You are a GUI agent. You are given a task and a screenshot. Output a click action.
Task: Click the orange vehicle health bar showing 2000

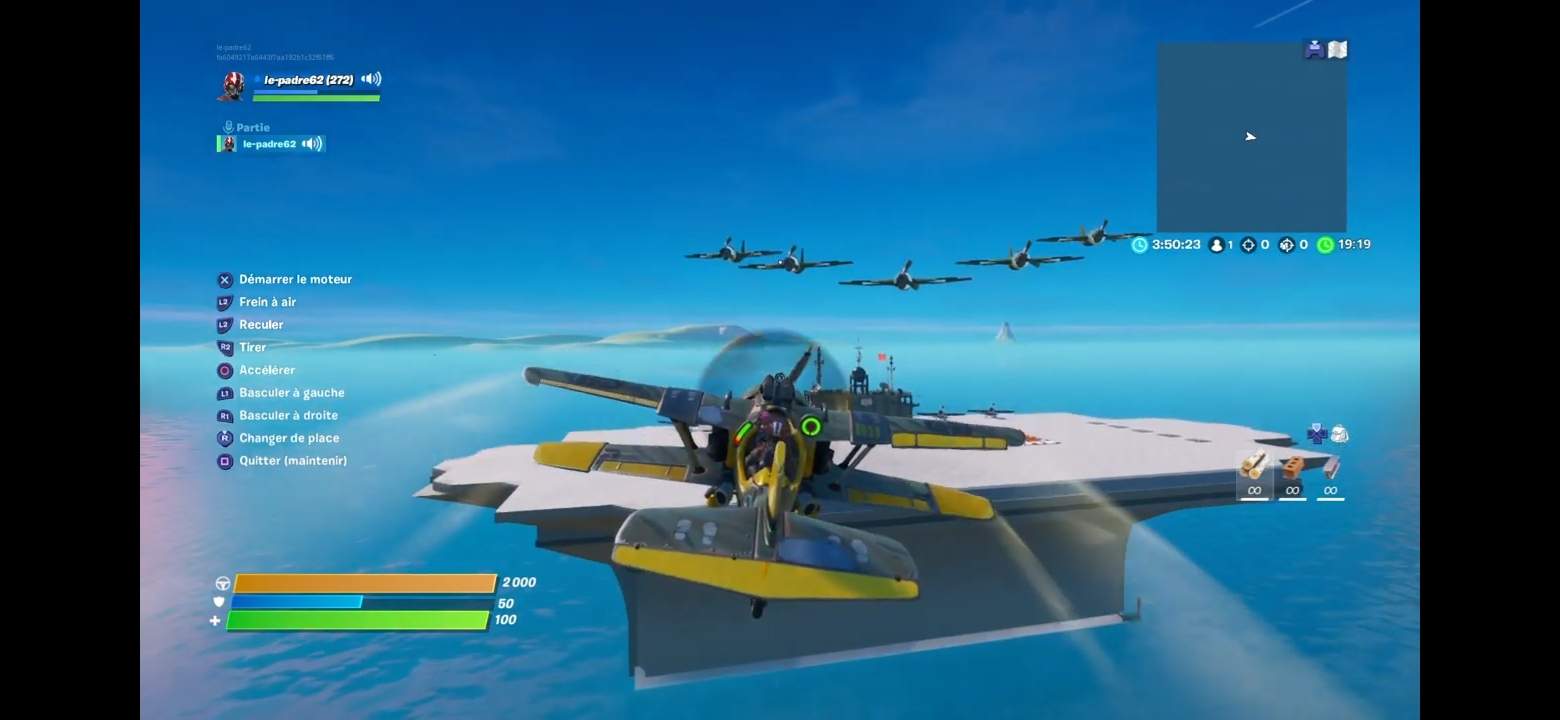pos(365,581)
